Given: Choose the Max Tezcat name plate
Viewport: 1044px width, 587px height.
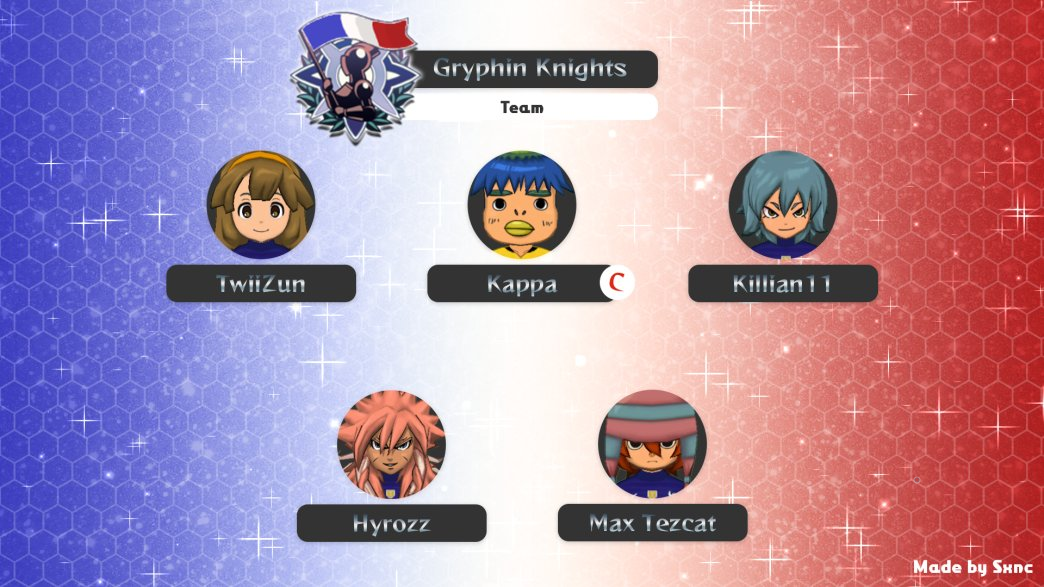Looking at the screenshot, I should tap(652, 523).
